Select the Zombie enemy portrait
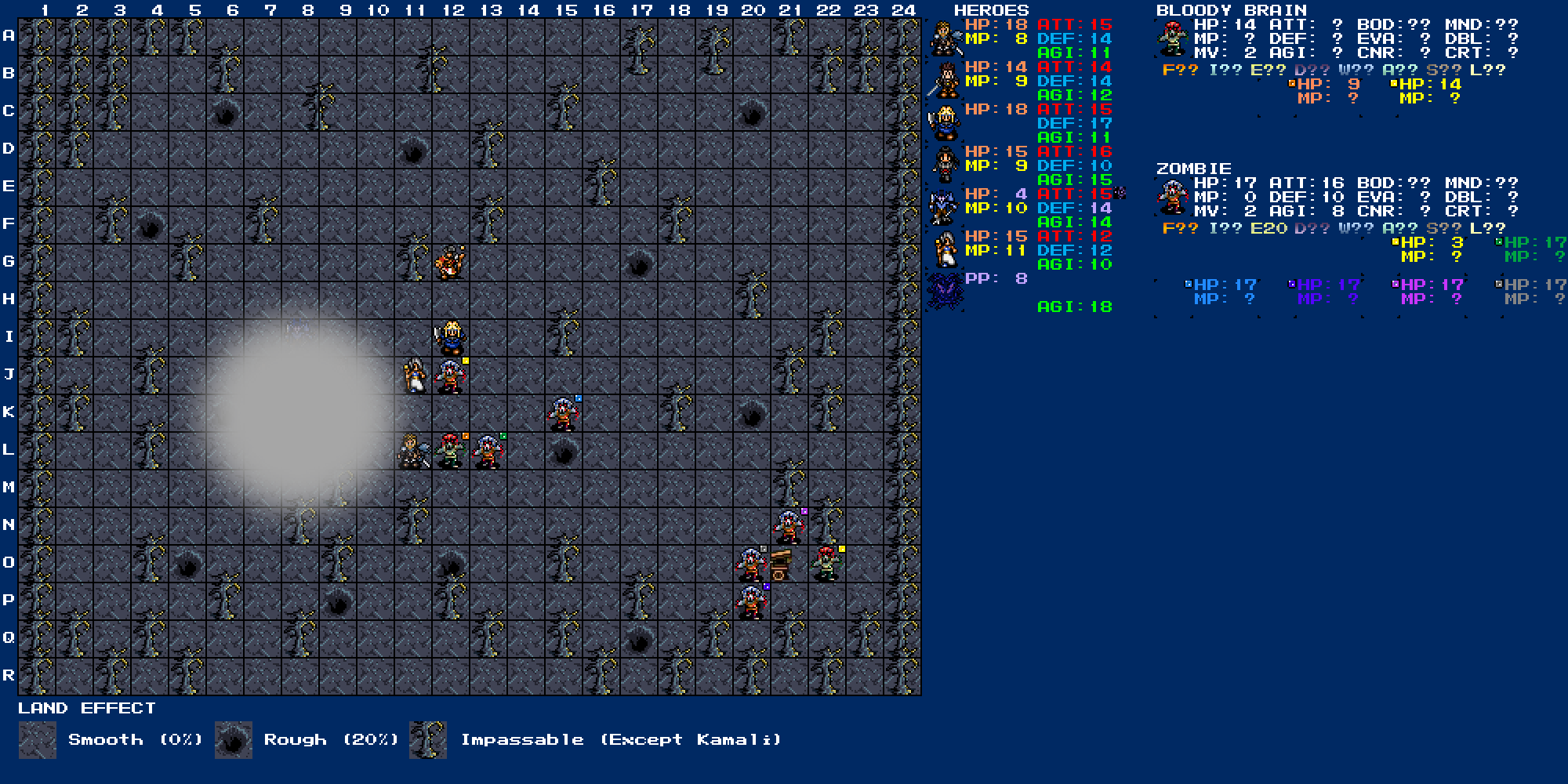This screenshot has height=784, width=1568. 1173,197
